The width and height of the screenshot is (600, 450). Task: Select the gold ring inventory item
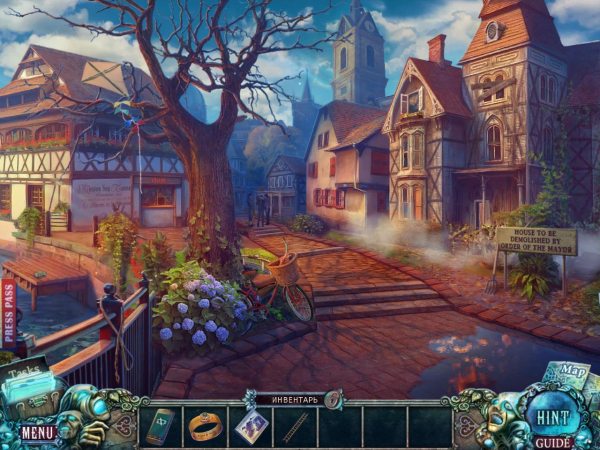205,426
